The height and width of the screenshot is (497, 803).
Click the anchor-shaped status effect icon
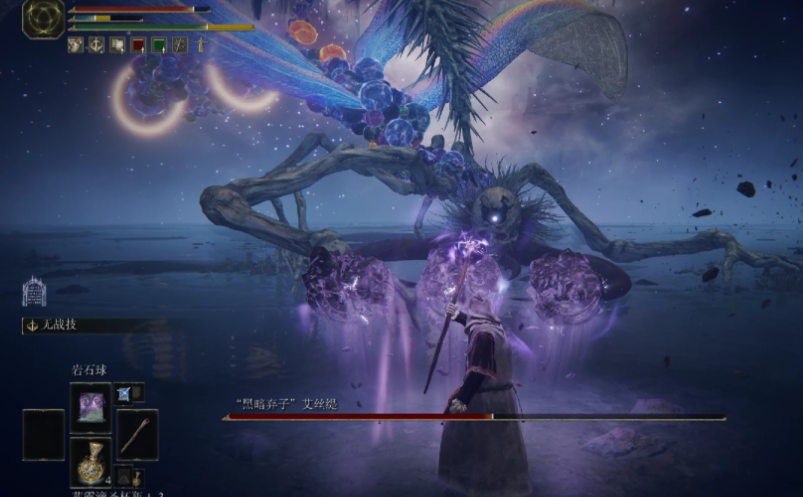coord(96,45)
